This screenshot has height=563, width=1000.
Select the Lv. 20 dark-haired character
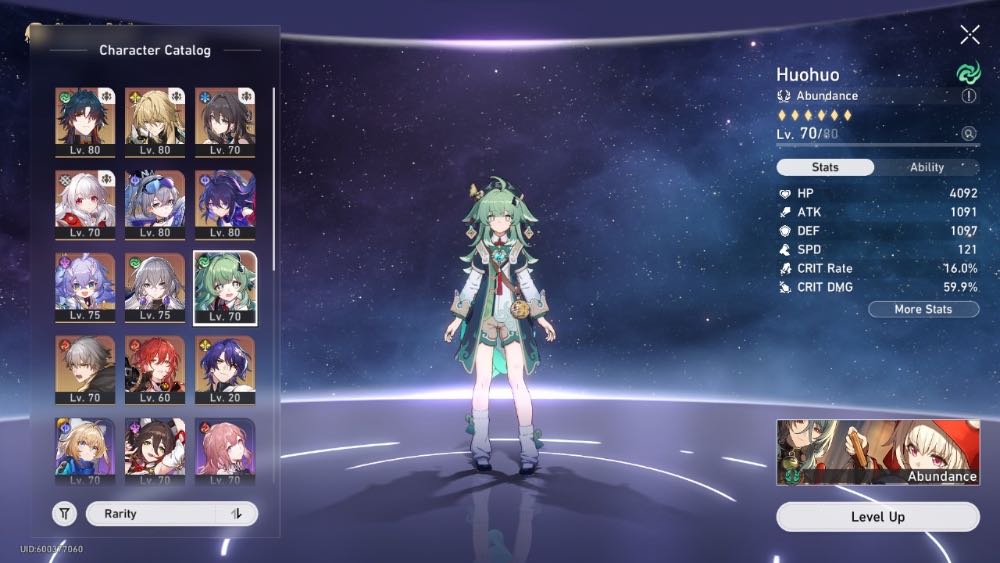tap(225, 370)
